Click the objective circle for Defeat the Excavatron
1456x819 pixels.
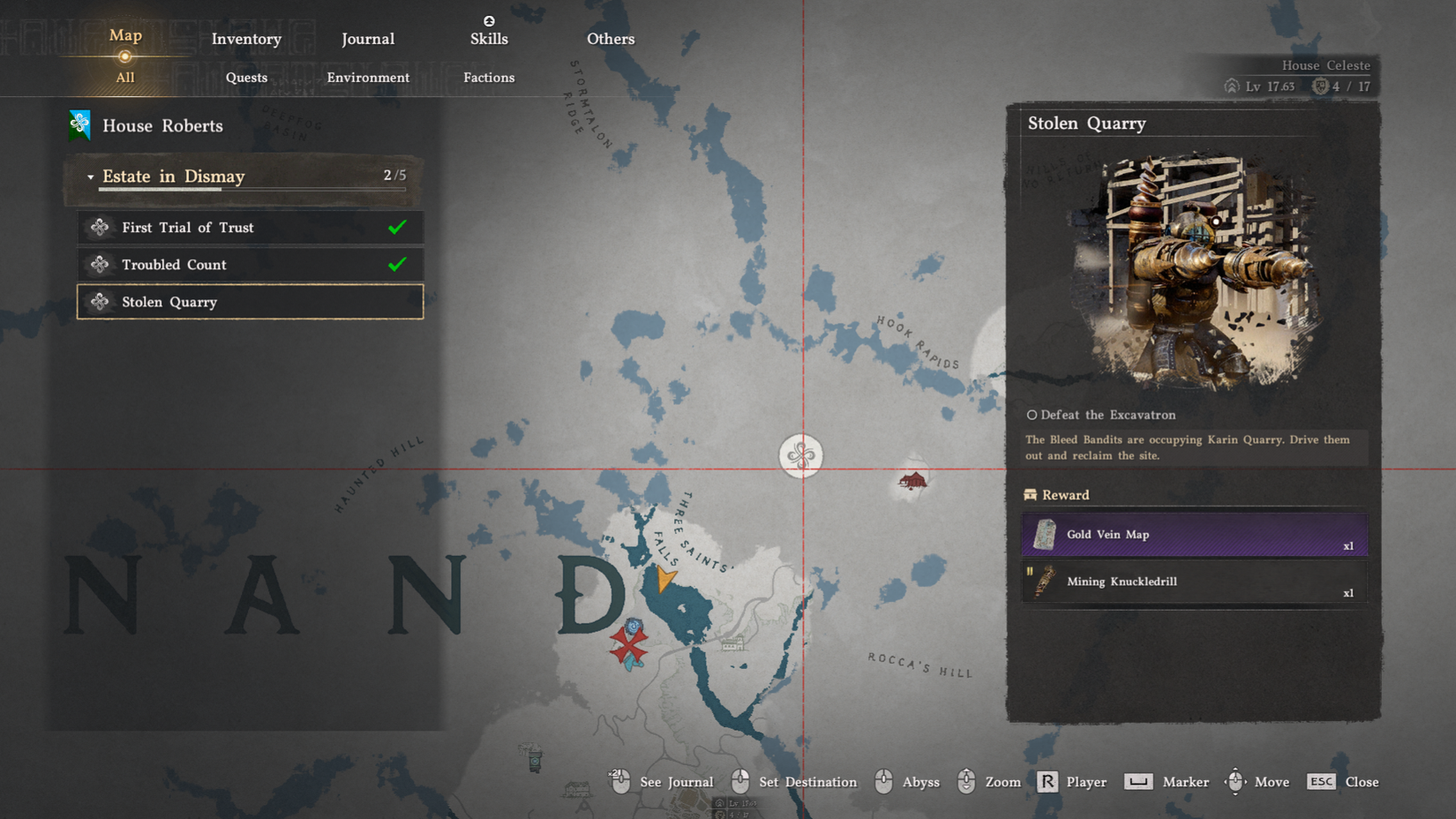click(x=1032, y=415)
